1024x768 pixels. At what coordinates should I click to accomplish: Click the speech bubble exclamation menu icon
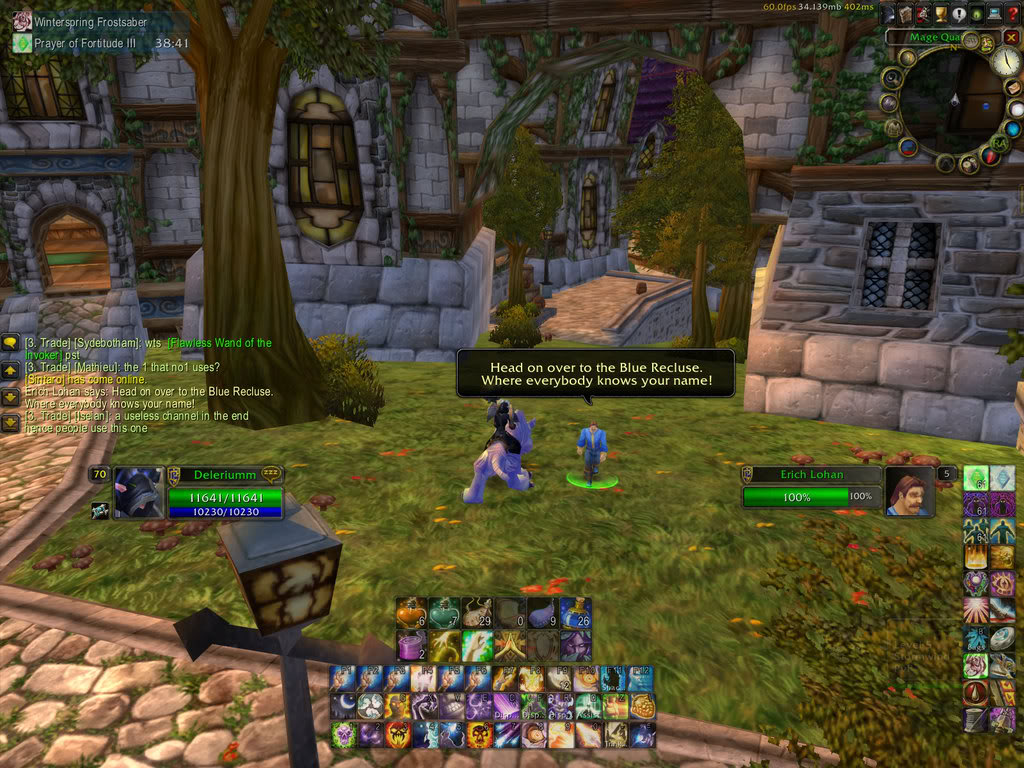pos(957,14)
